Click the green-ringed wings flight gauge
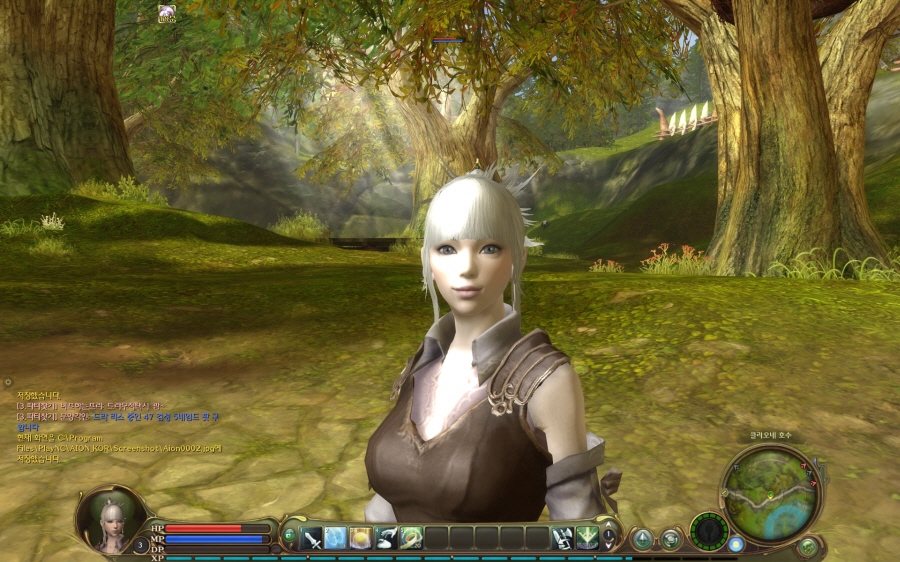The image size is (900, 562). pos(709,530)
